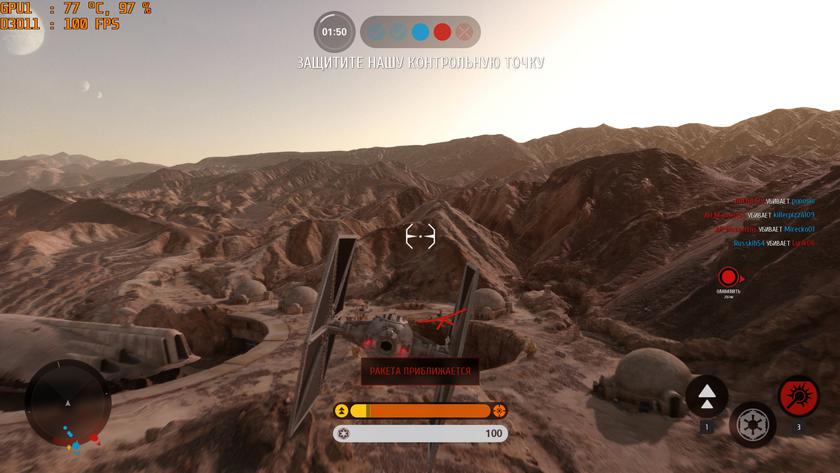Click the circular radar minimap
The height and width of the screenshot is (473, 840).
68,403
